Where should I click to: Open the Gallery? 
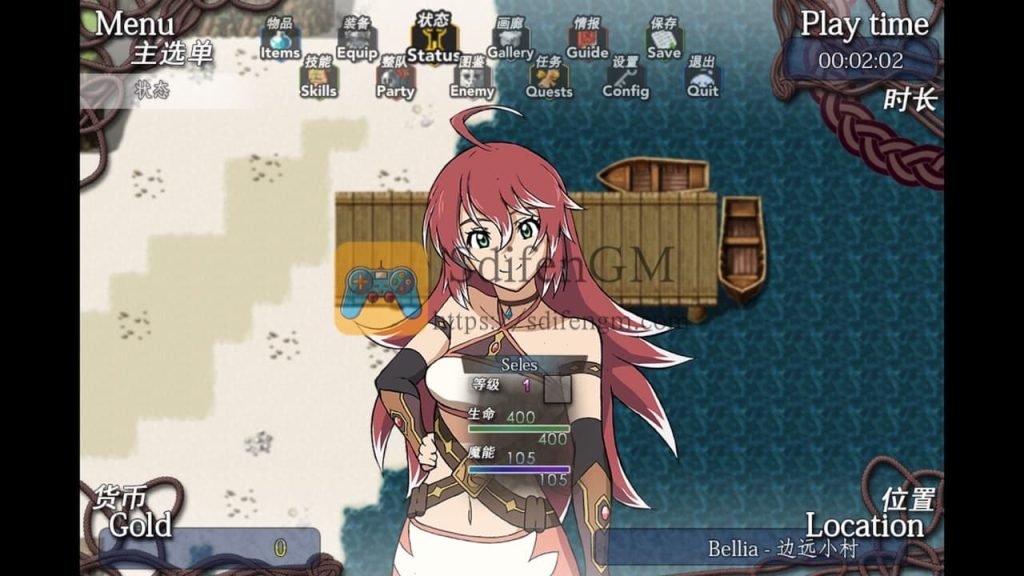click(x=510, y=43)
